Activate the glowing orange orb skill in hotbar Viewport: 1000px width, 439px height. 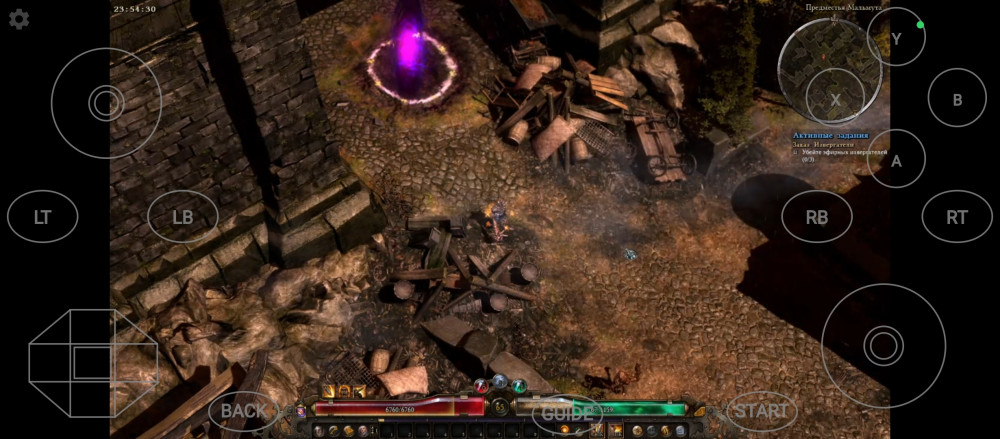(x=565, y=430)
